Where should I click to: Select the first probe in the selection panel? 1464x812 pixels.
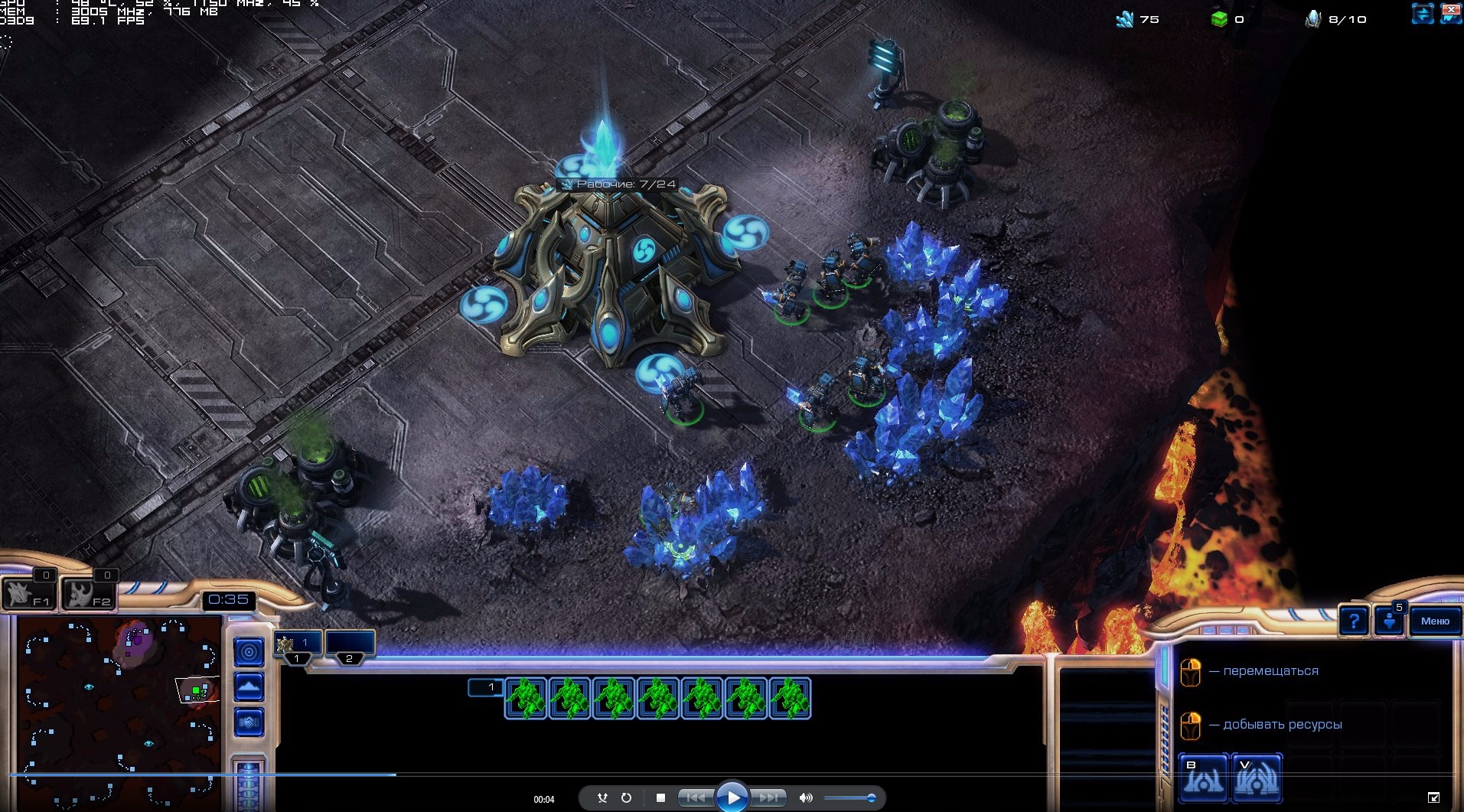tap(525, 699)
